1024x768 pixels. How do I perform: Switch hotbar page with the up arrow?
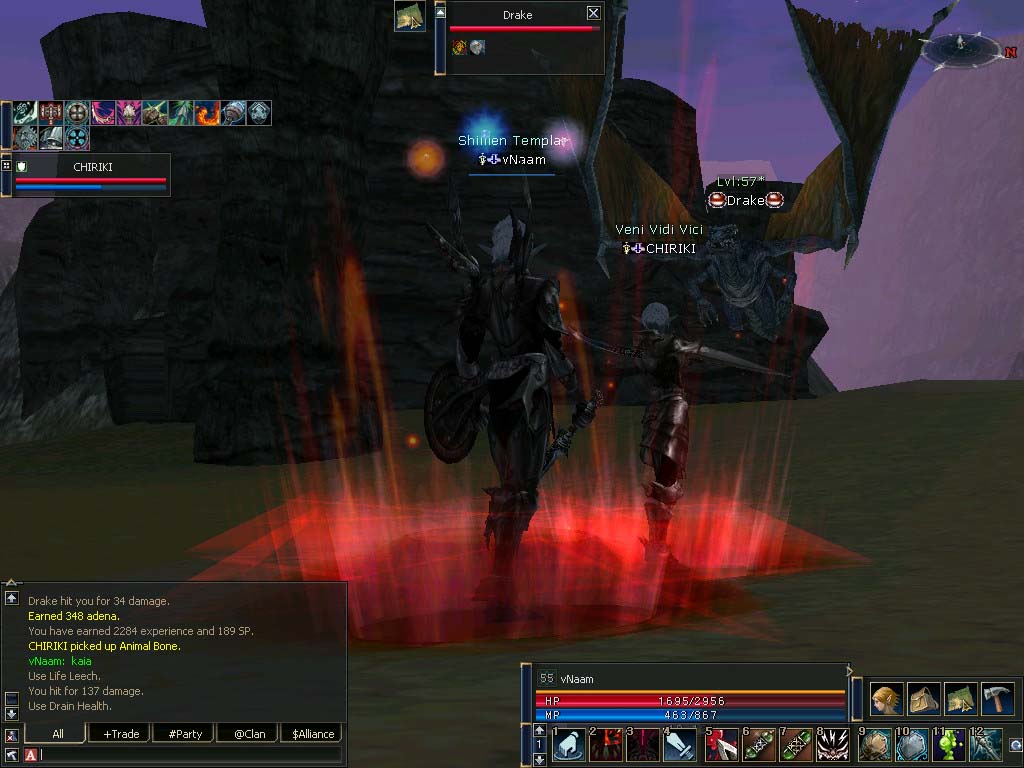coord(540,731)
